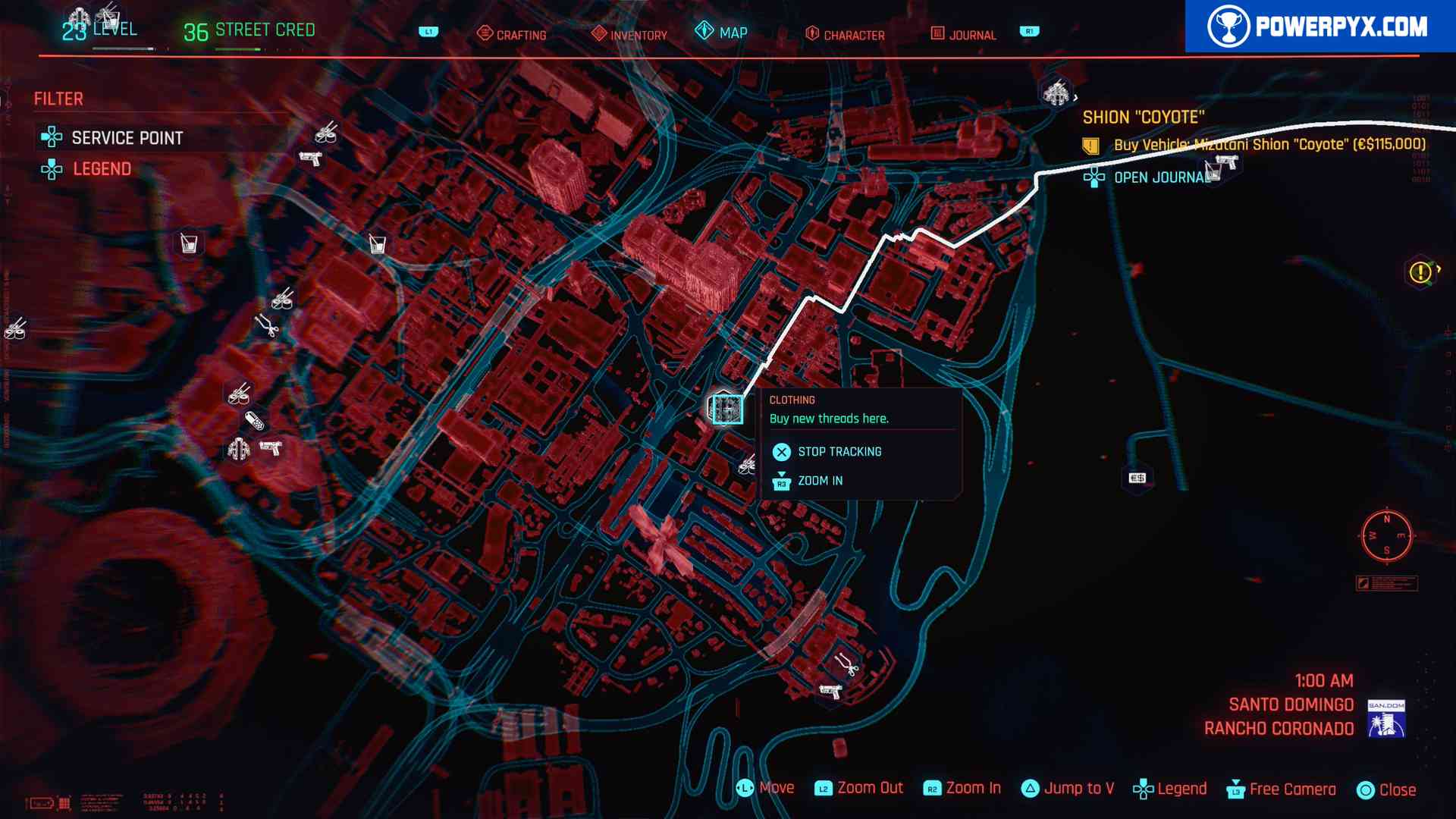Select the yellow exclamation quest marker
Viewport: 1456px width, 819px height.
pyautogui.click(x=1420, y=272)
